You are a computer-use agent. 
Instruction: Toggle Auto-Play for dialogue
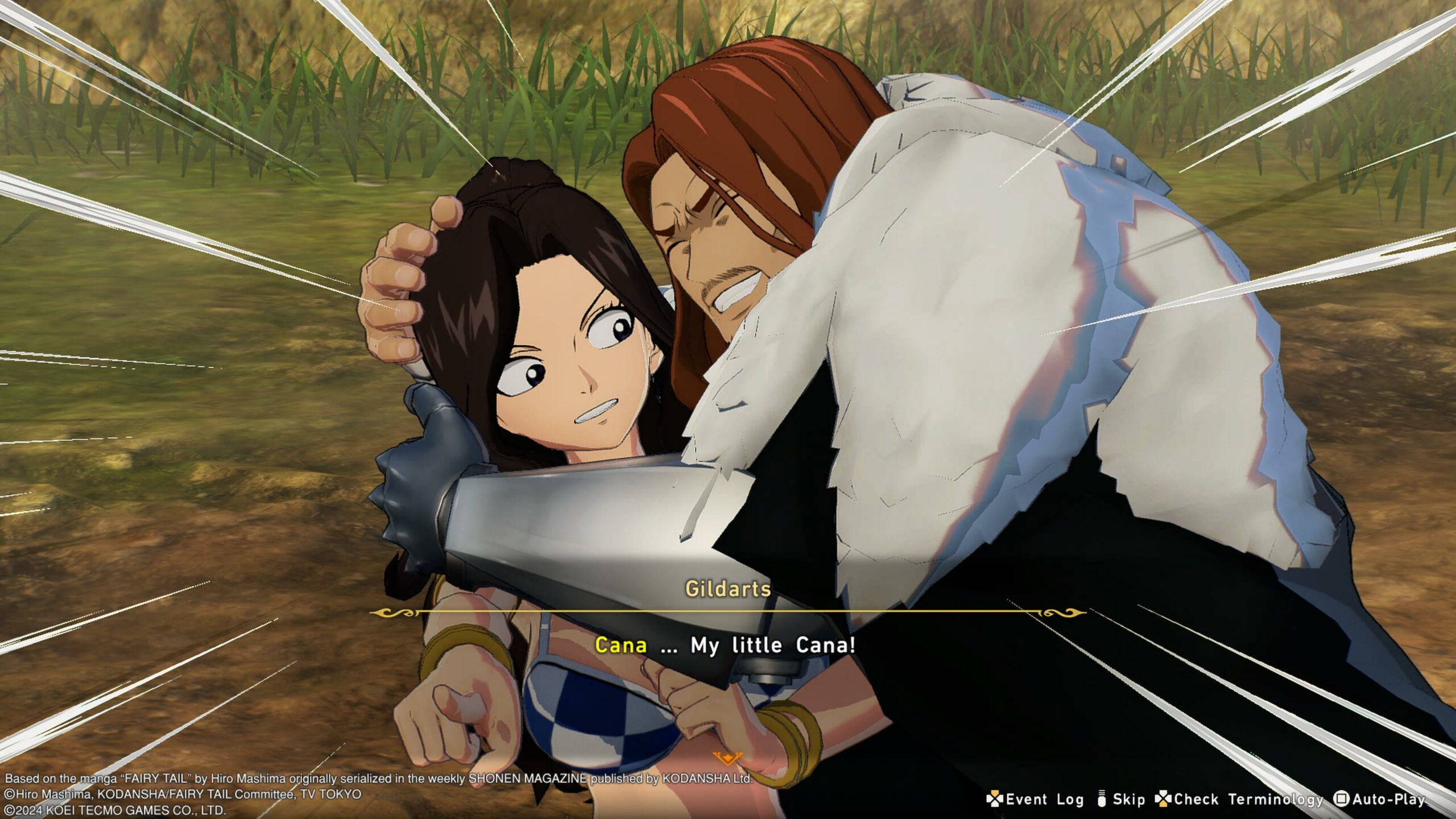point(1381,799)
